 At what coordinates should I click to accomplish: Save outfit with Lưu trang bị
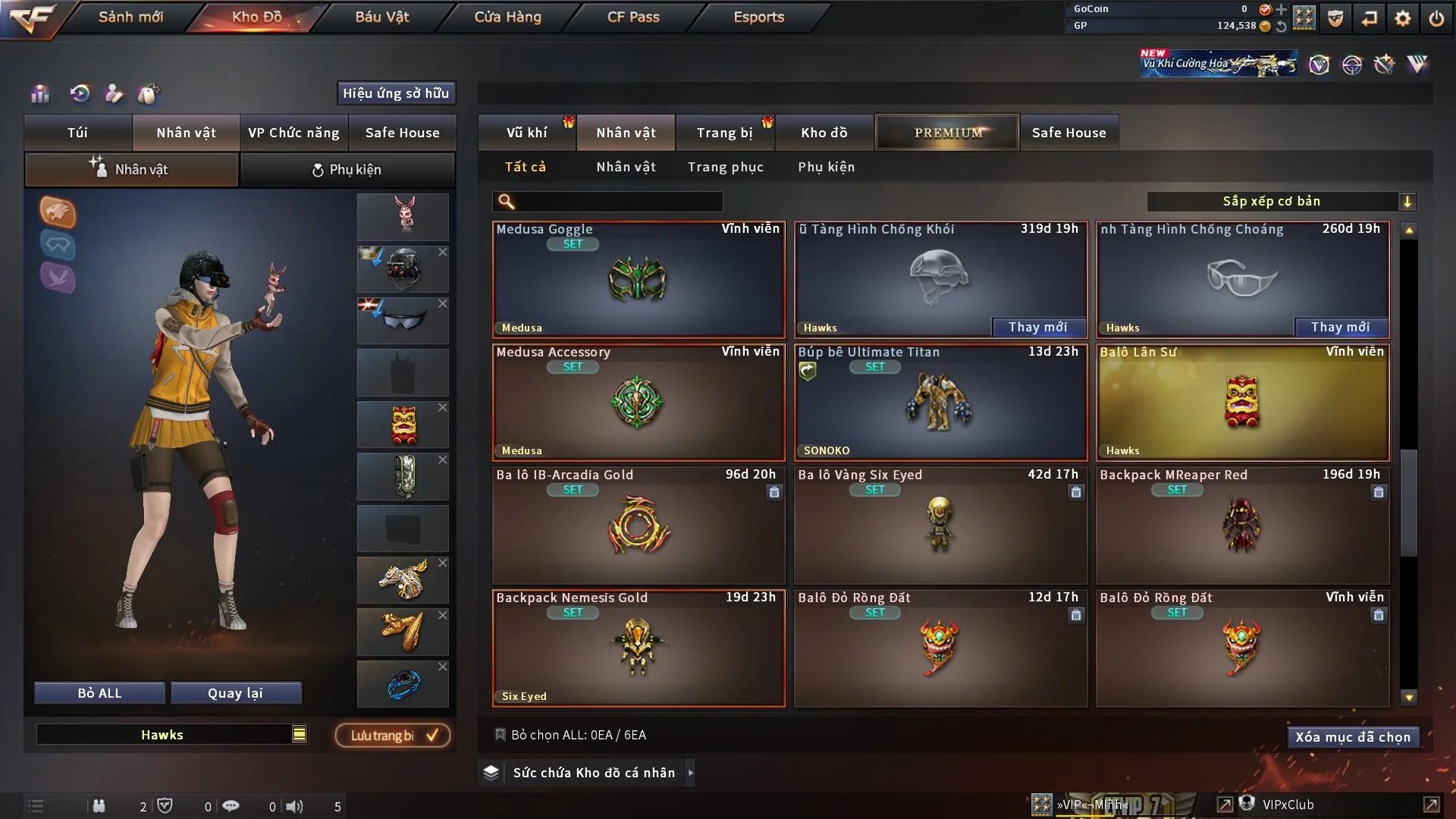393,736
